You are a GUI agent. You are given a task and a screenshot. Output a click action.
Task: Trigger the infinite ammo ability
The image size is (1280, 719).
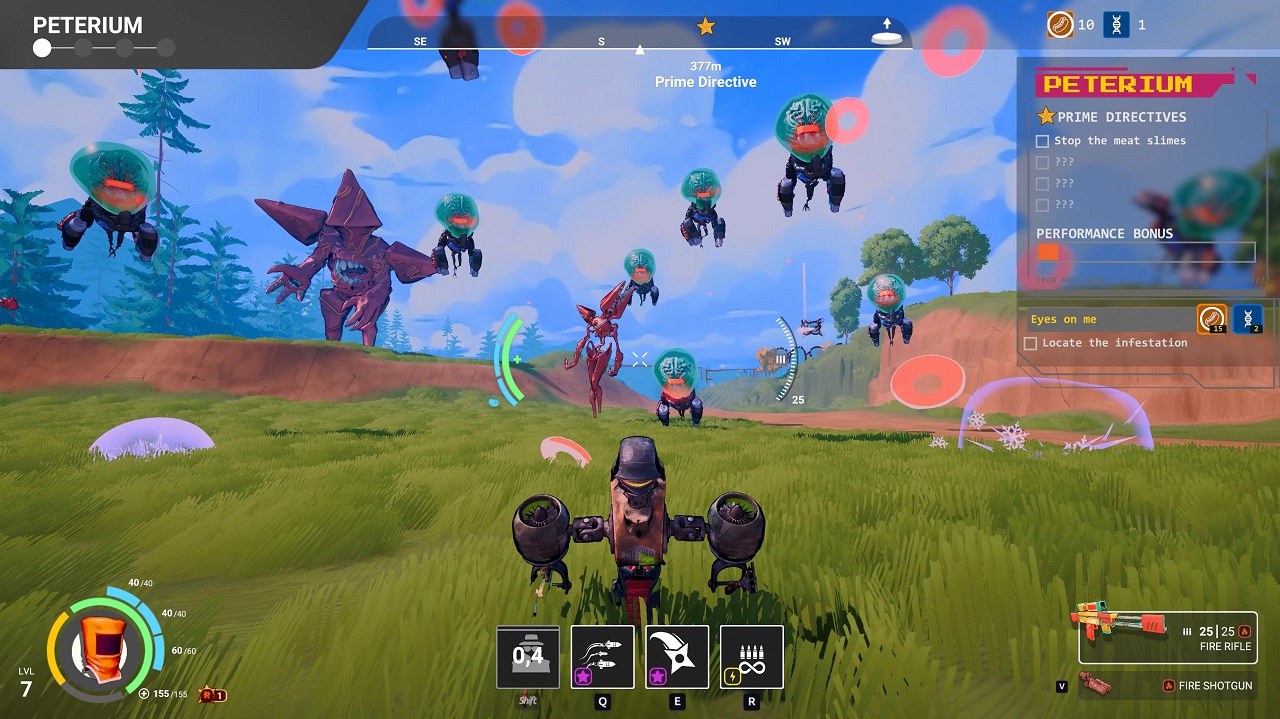tap(751, 657)
